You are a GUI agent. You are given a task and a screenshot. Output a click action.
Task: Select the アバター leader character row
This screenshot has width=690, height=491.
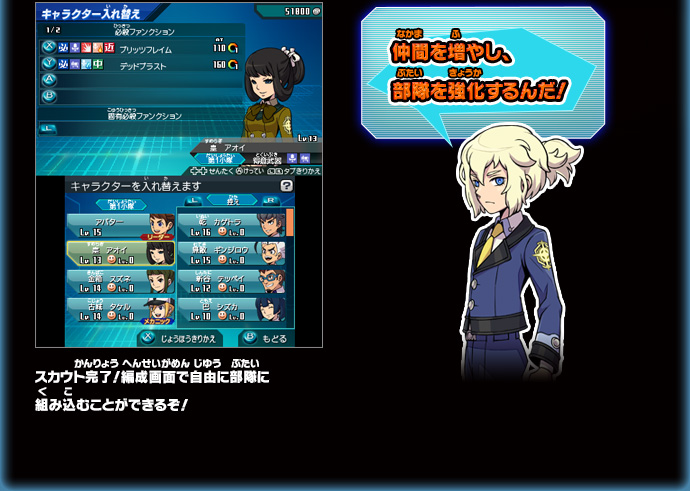click(x=120, y=226)
